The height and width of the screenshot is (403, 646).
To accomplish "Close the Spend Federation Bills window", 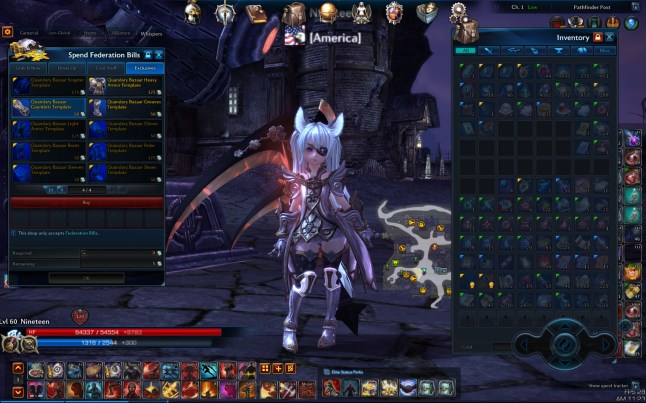I will 158,55.
